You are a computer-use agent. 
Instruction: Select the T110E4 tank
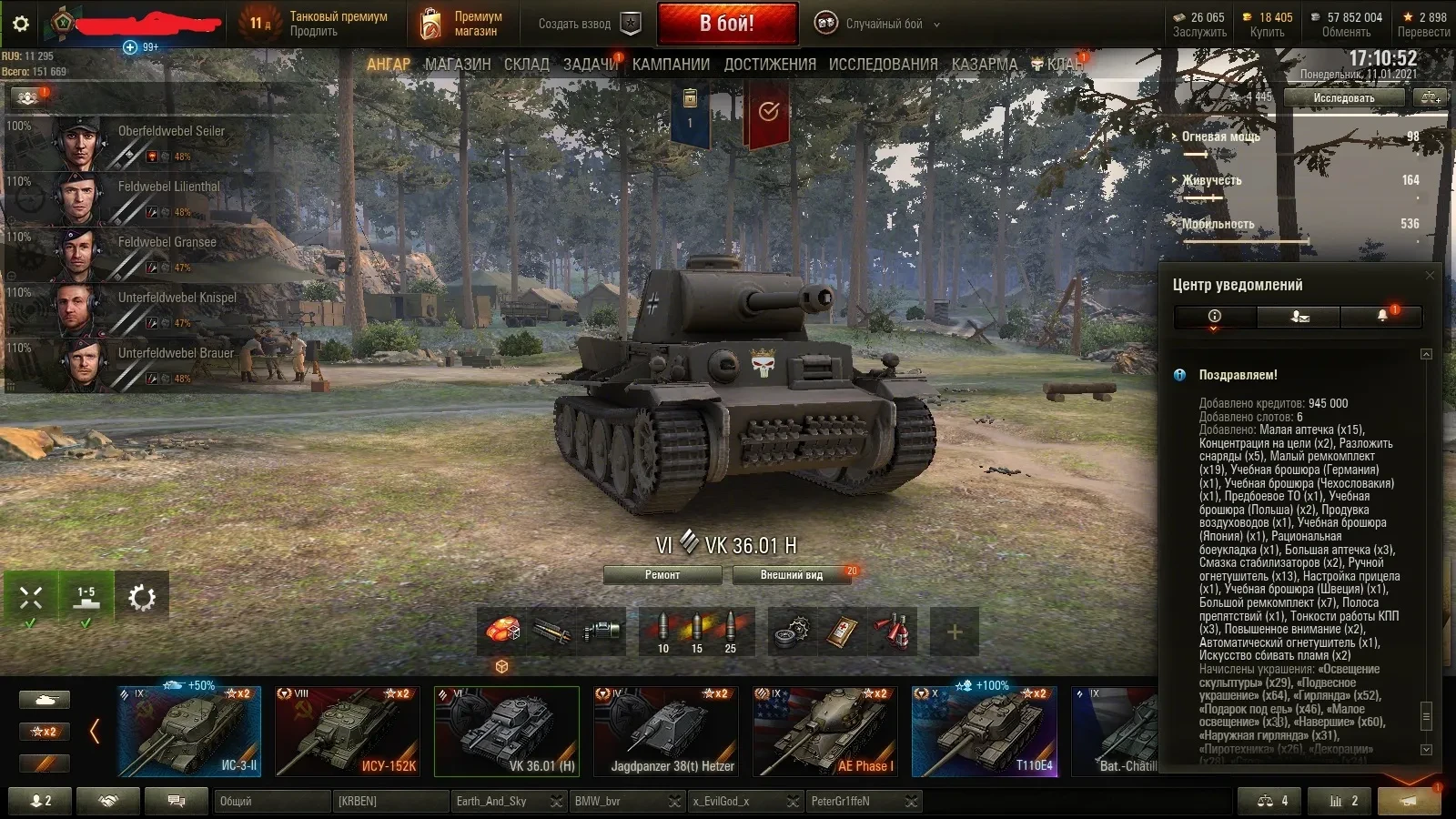[x=985, y=731]
